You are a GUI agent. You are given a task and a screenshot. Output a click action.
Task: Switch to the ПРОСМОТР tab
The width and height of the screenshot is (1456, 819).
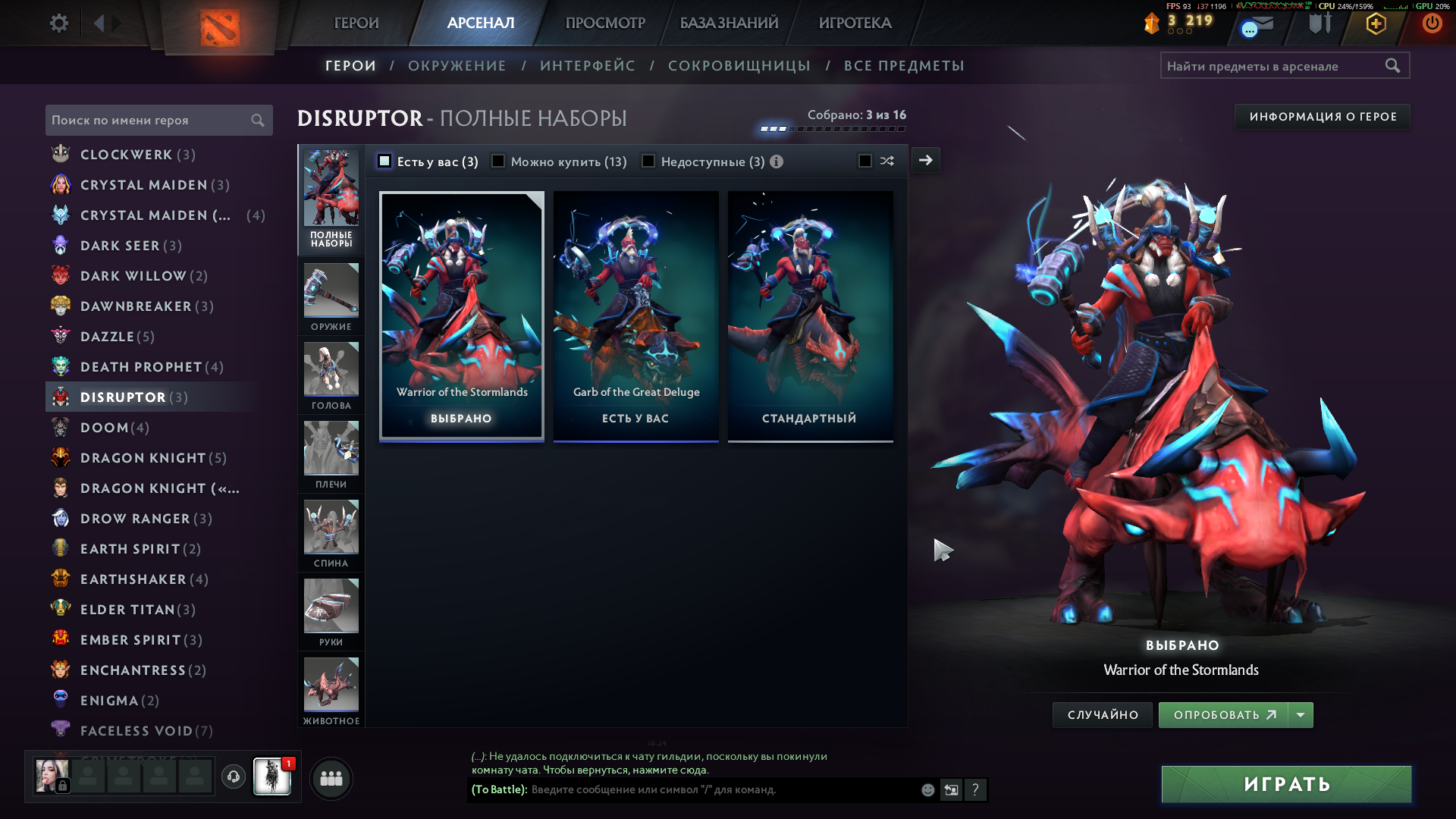(605, 23)
